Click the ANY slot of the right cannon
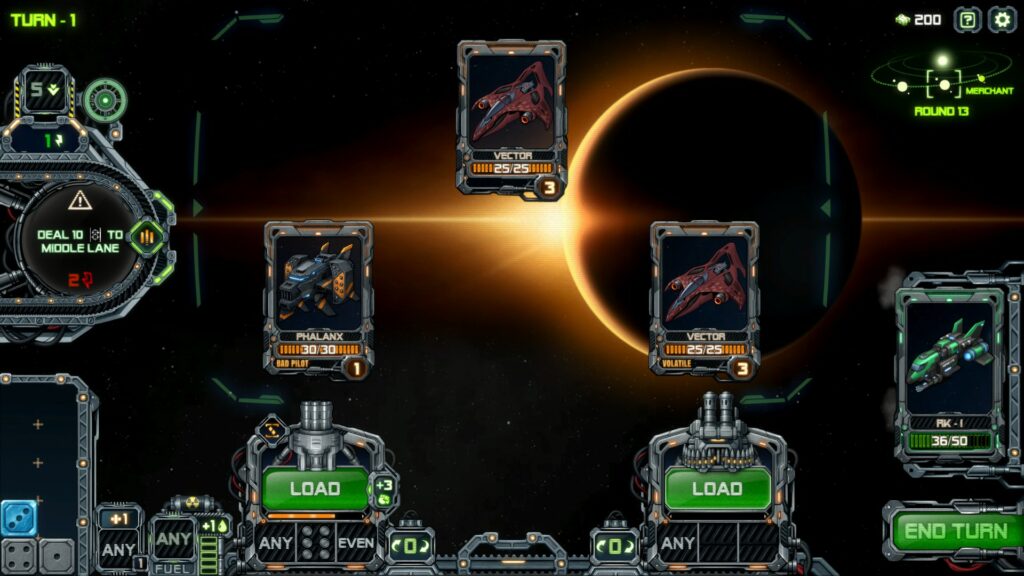This screenshot has width=1024, height=576. [x=678, y=543]
